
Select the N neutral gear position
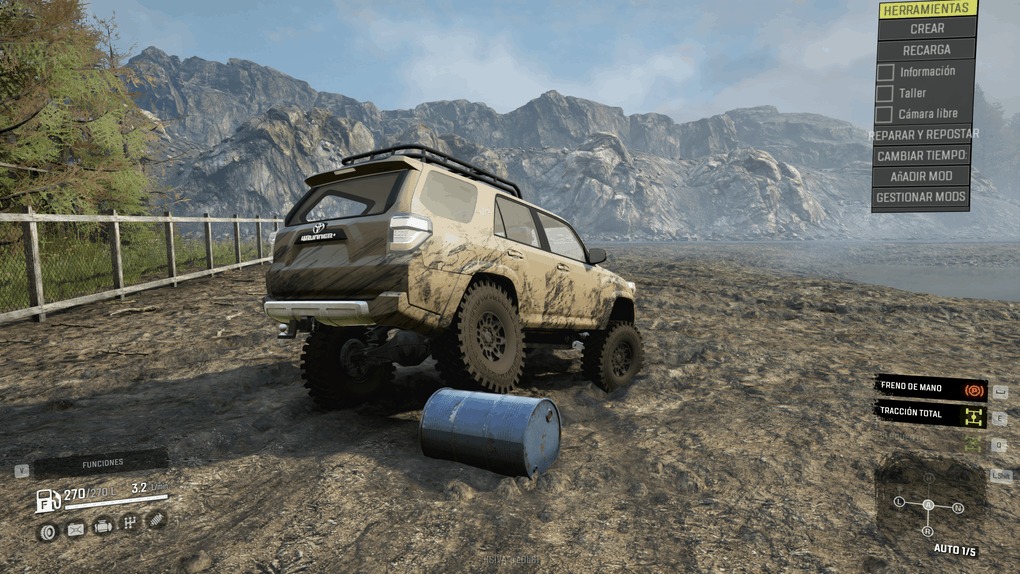[x=958, y=508]
